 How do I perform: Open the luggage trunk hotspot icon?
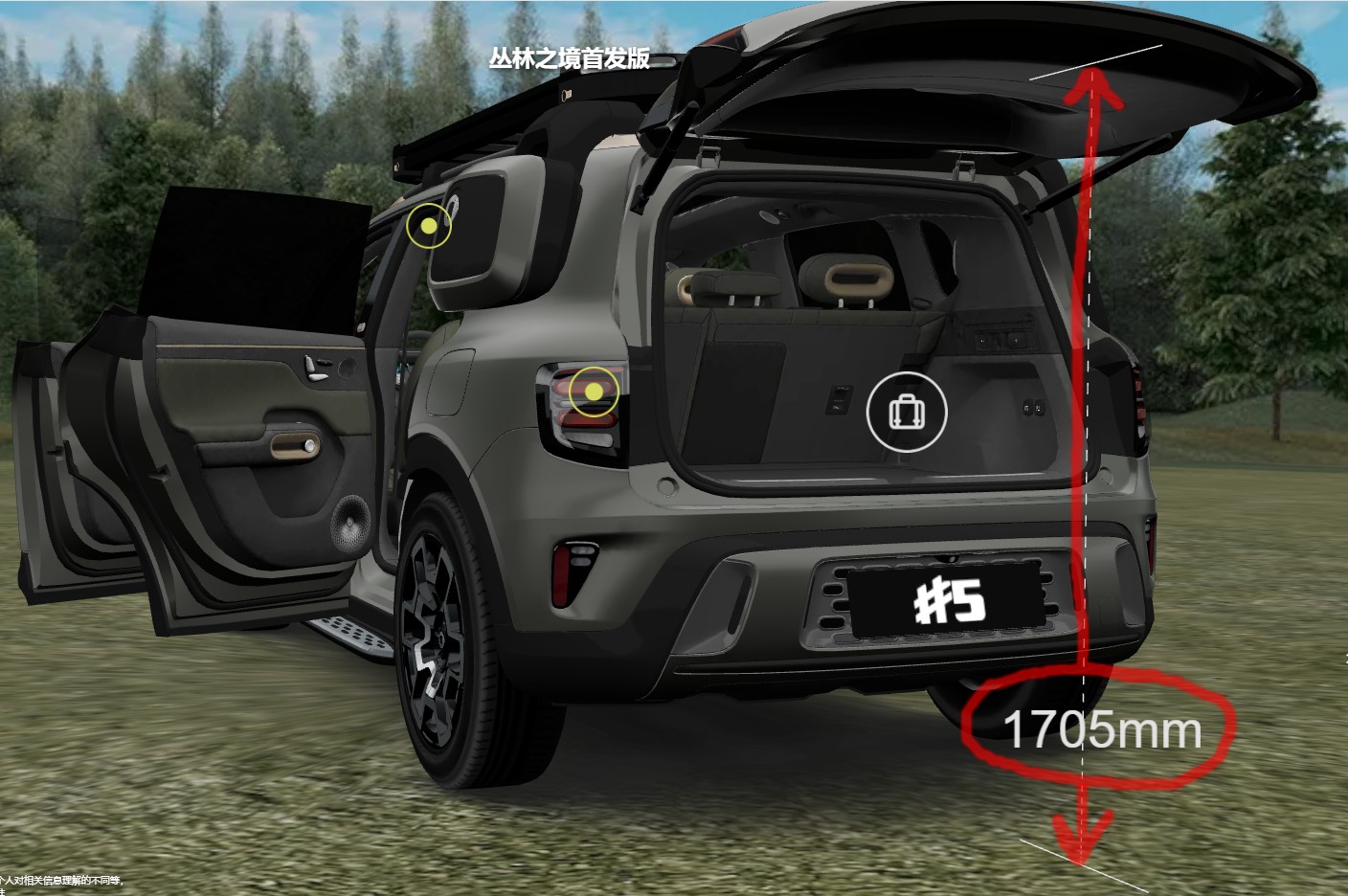click(x=907, y=412)
